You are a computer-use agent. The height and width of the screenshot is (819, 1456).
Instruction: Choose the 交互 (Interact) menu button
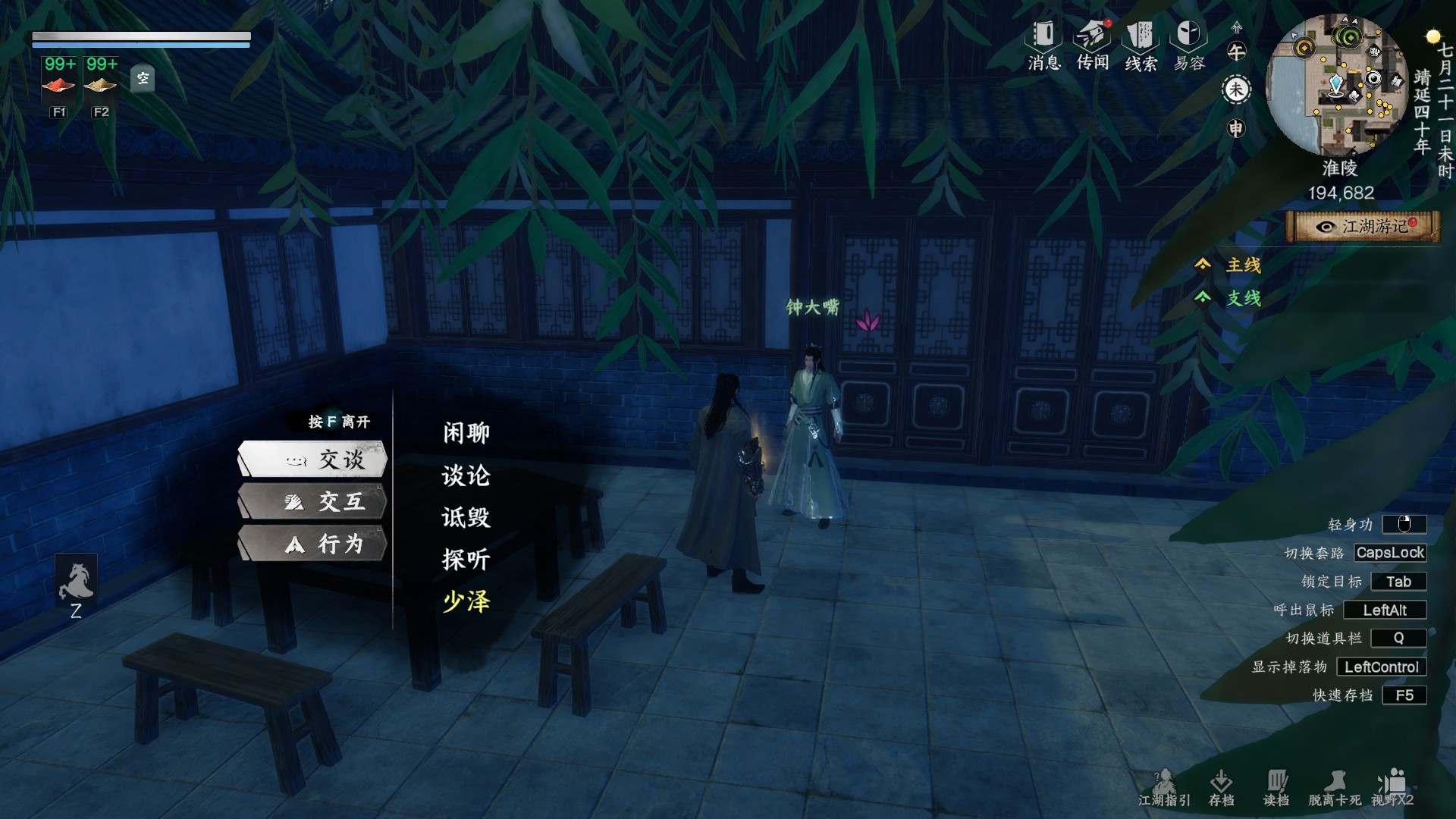pos(313,501)
